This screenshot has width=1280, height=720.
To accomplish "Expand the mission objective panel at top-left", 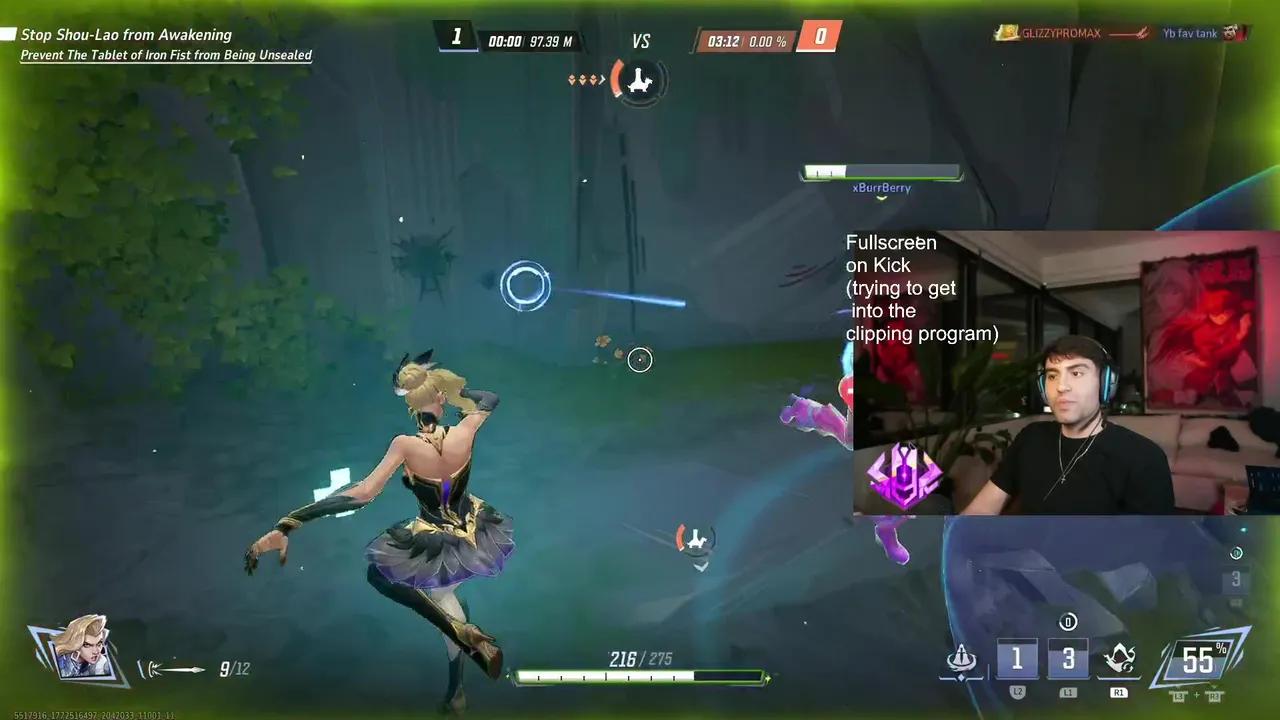I will tap(127, 34).
